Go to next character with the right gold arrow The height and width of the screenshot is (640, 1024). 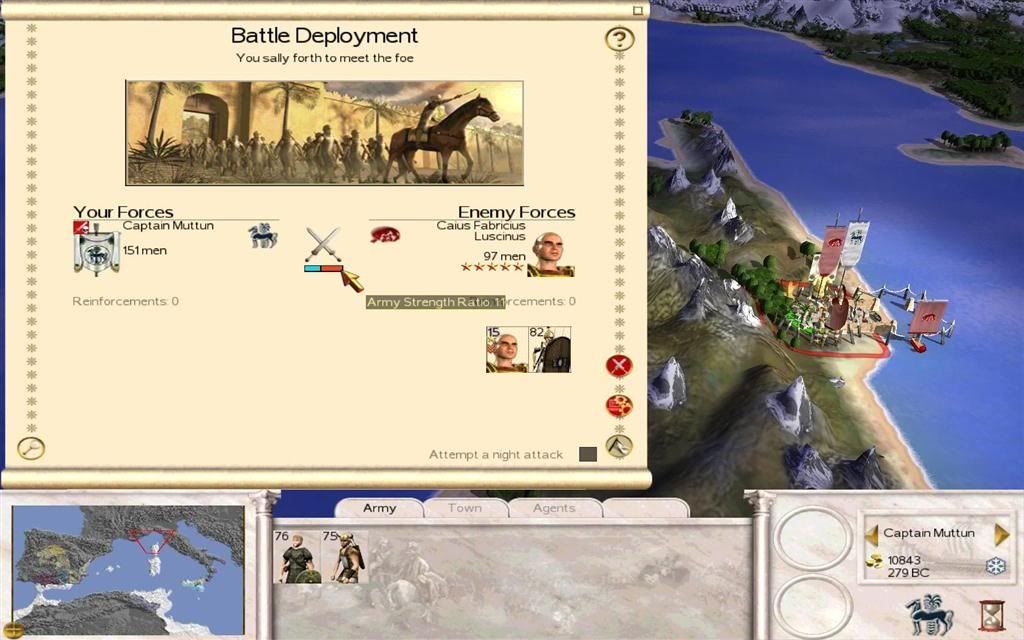[1002, 534]
